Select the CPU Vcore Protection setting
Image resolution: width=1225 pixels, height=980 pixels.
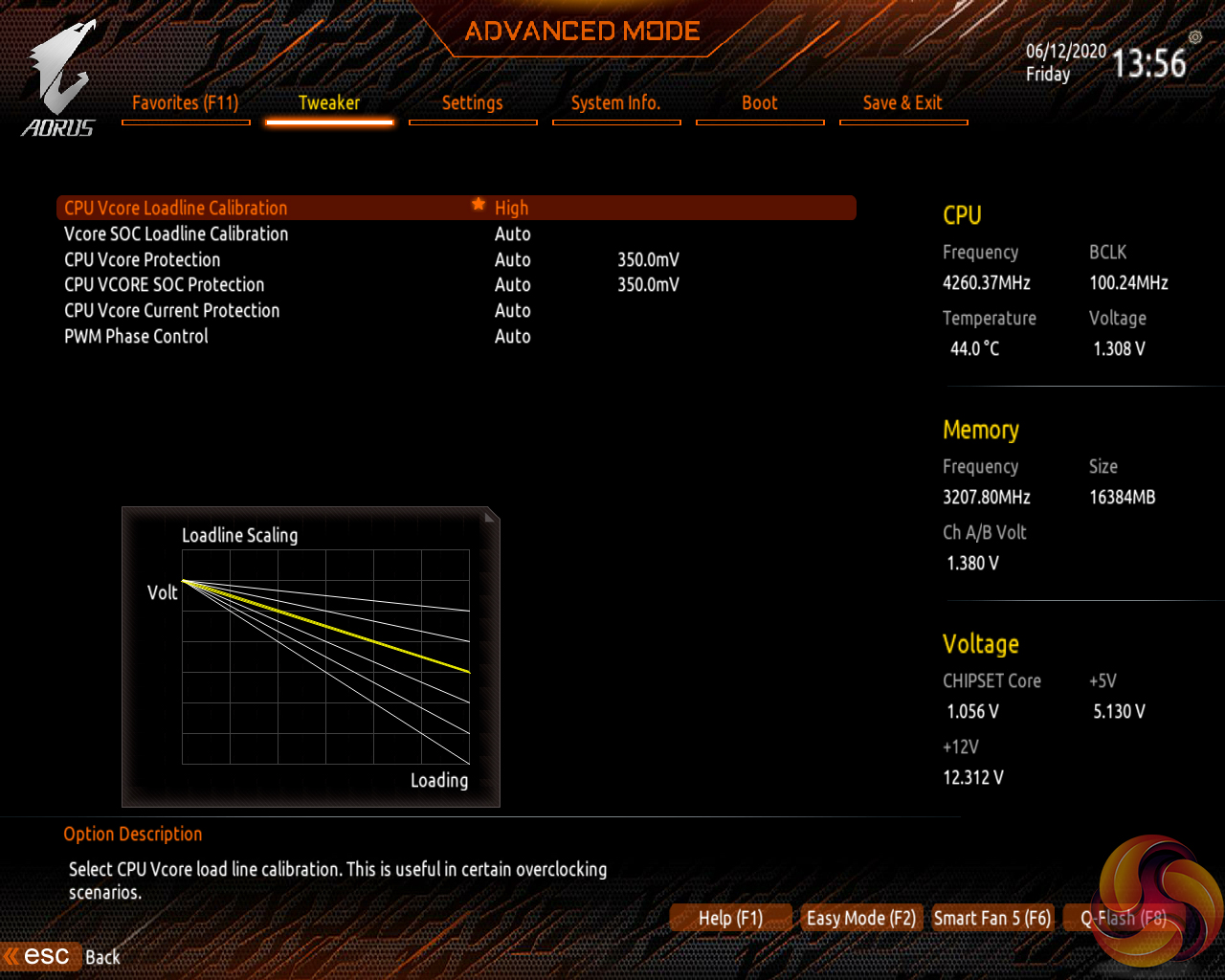[143, 259]
